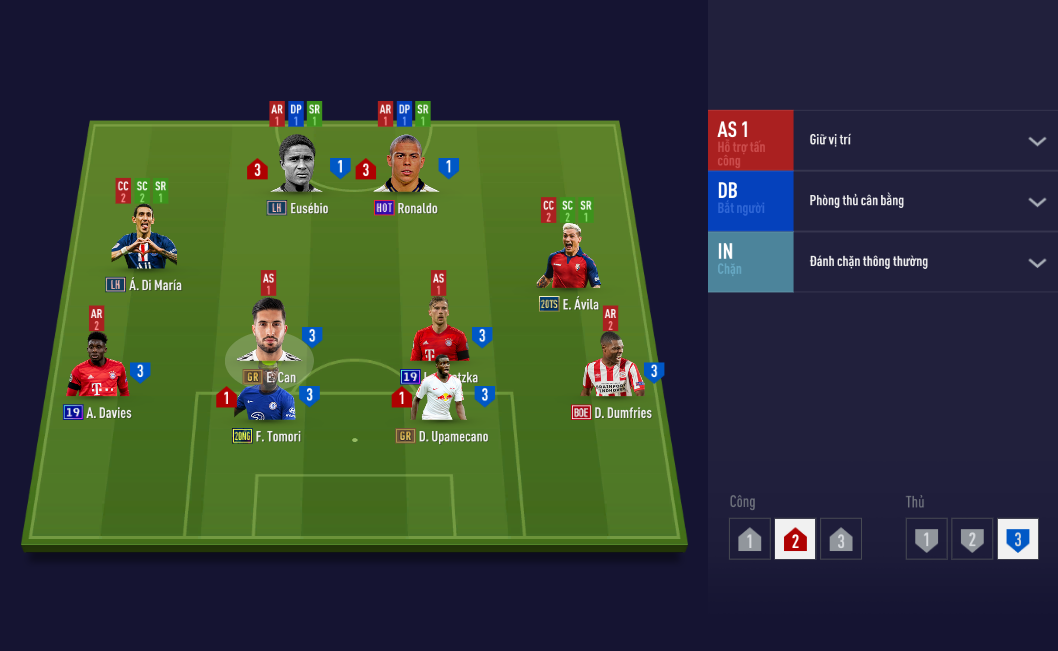The image size is (1058, 651).
Task: Set Thủ defense level to 1
Action: (927, 540)
